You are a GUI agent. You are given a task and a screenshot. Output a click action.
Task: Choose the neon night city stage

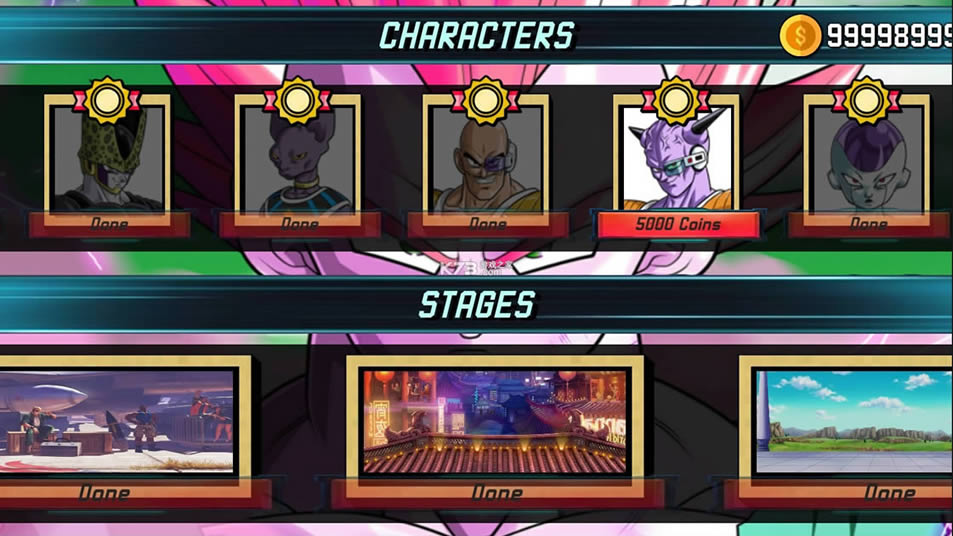pyautogui.click(x=495, y=420)
